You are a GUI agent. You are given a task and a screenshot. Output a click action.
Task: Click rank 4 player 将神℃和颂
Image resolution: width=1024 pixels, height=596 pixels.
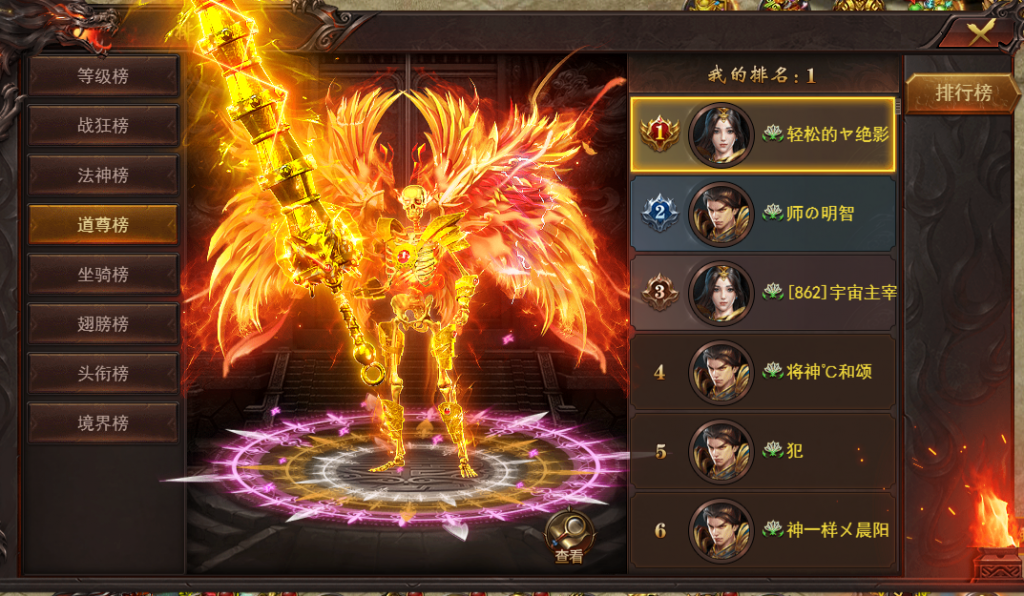[763, 372]
